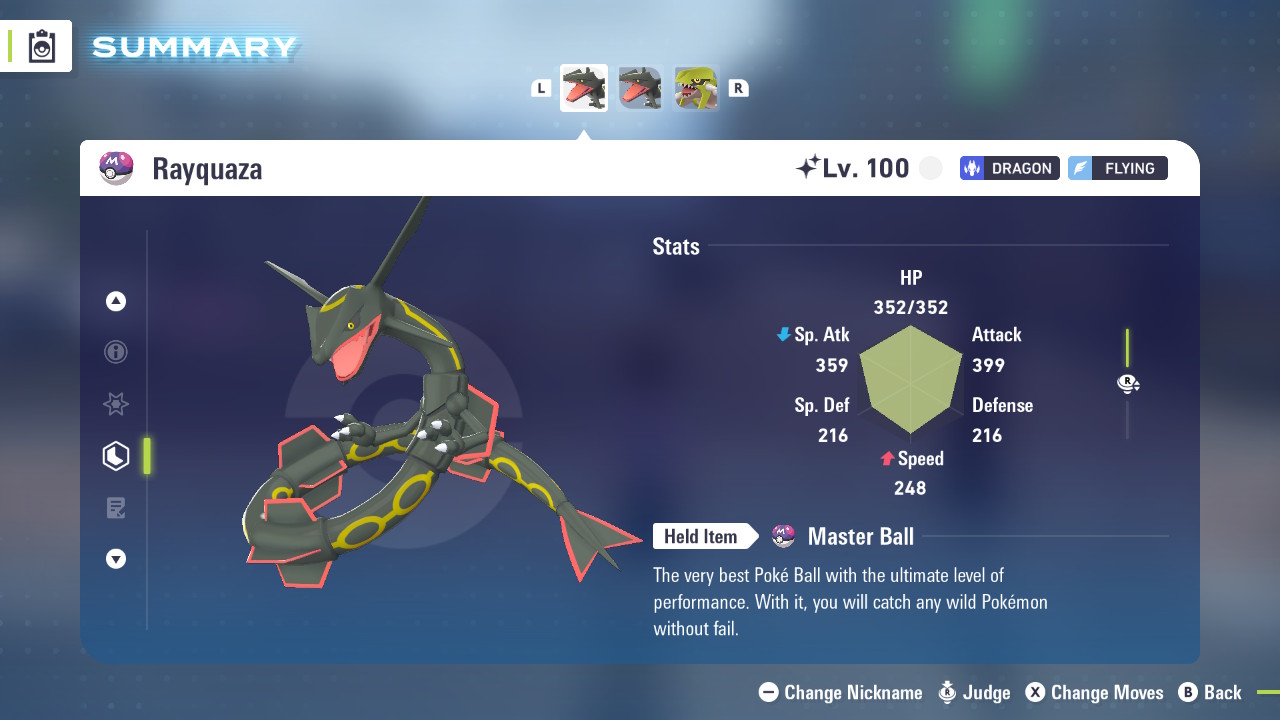Click the Summary clipboard icon
This screenshot has height=720, width=1280.
click(x=42, y=47)
